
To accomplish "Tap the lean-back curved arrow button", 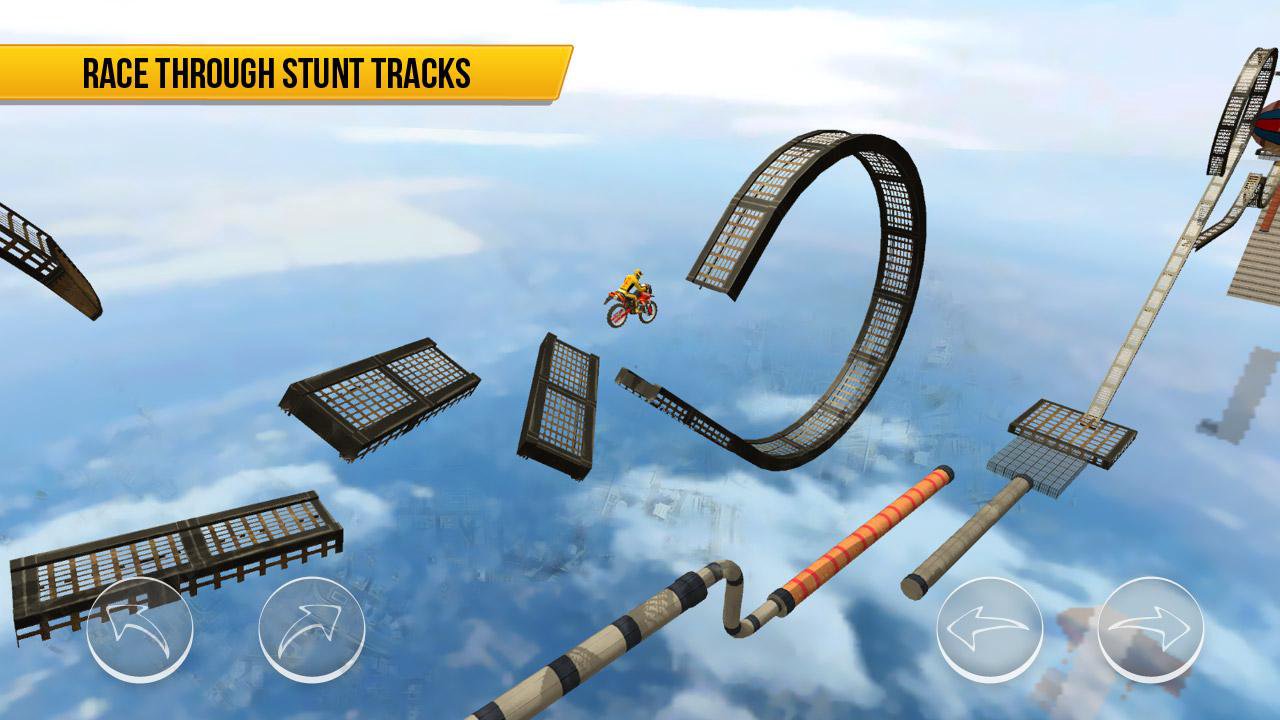I will 140,630.
